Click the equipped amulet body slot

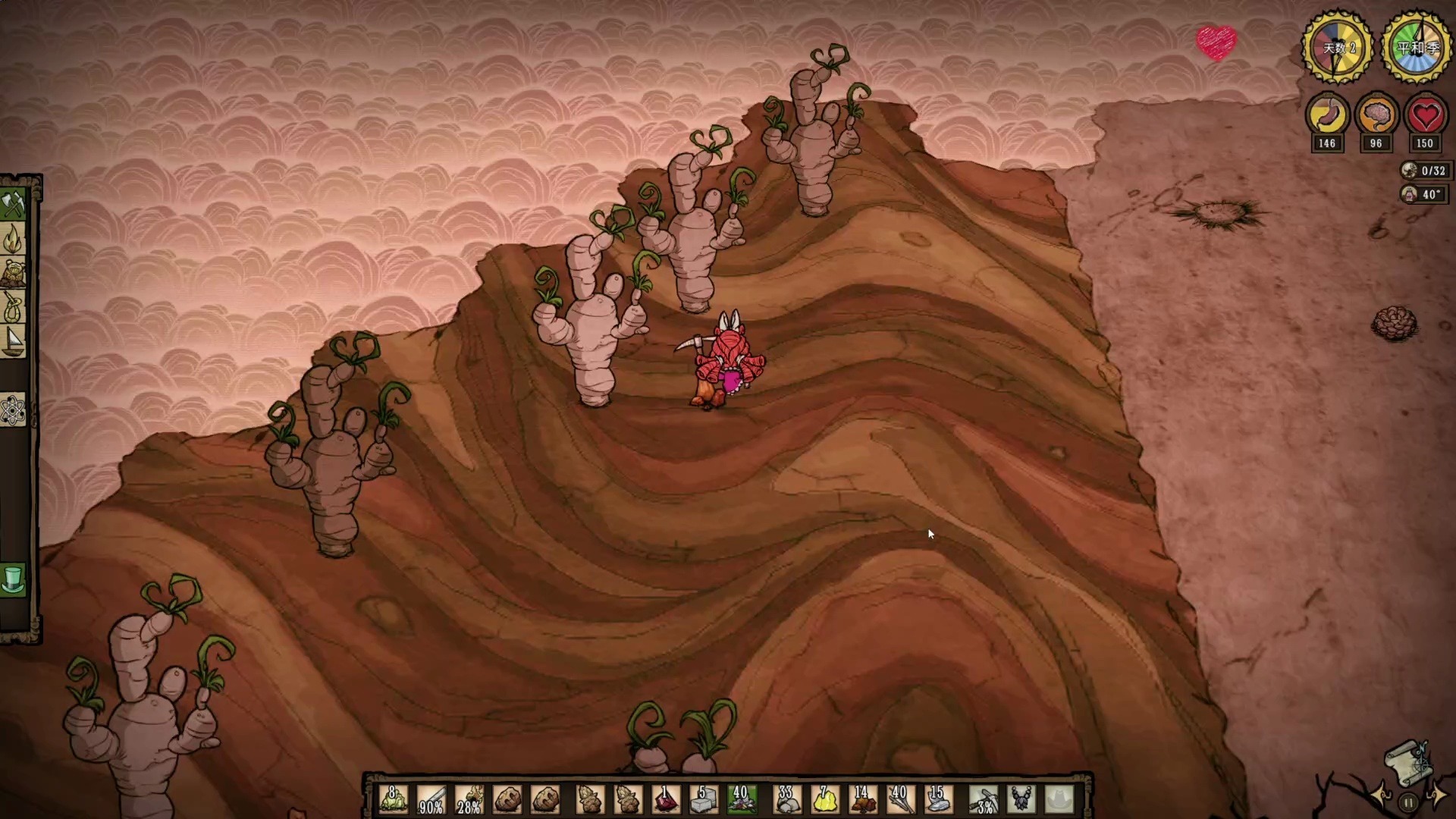pos(1021,799)
